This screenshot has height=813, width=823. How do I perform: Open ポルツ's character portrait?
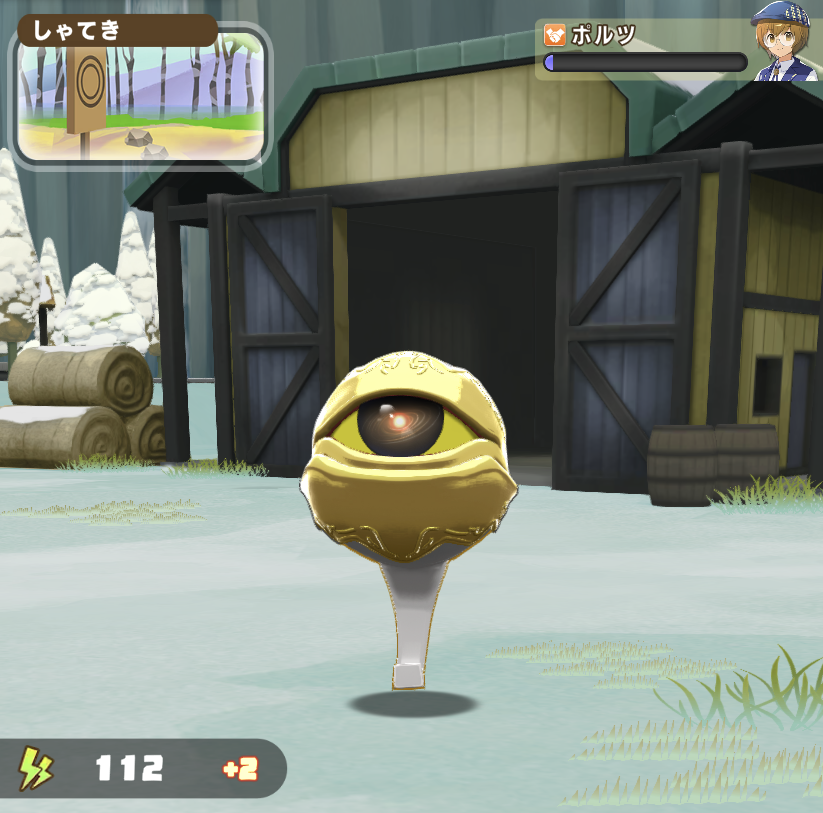786,45
